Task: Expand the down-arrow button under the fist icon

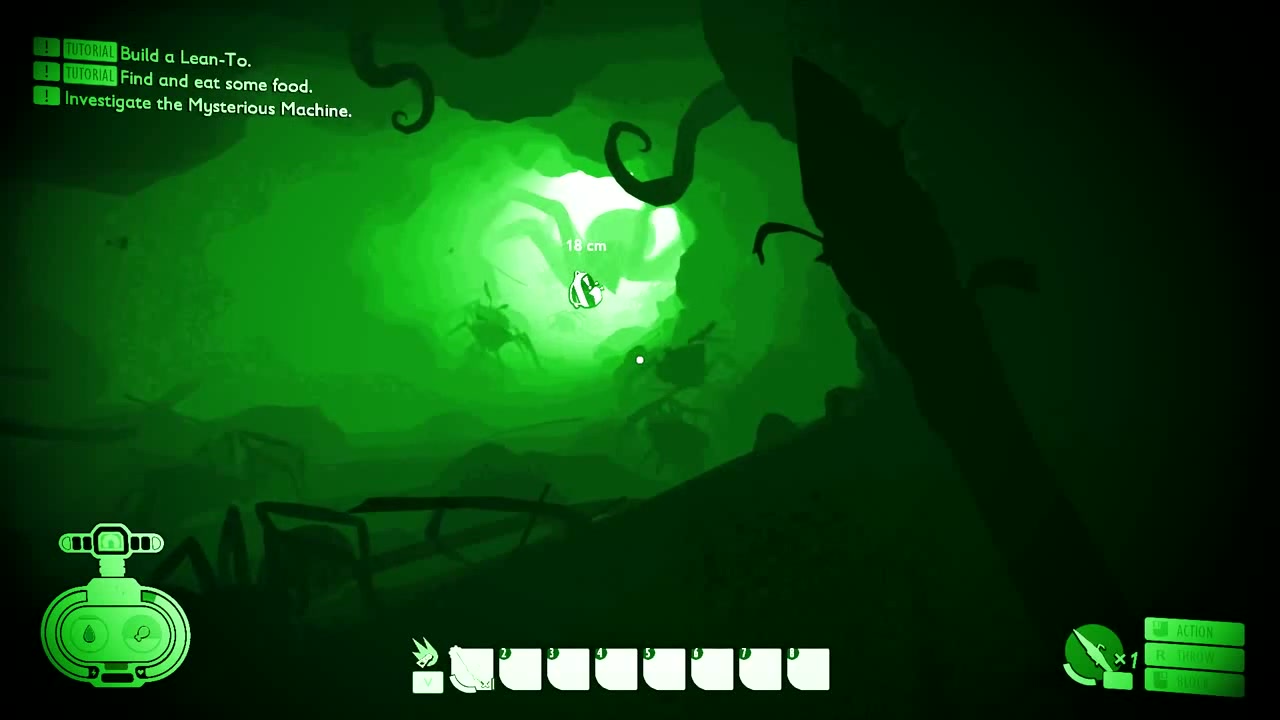Action: coord(427,683)
